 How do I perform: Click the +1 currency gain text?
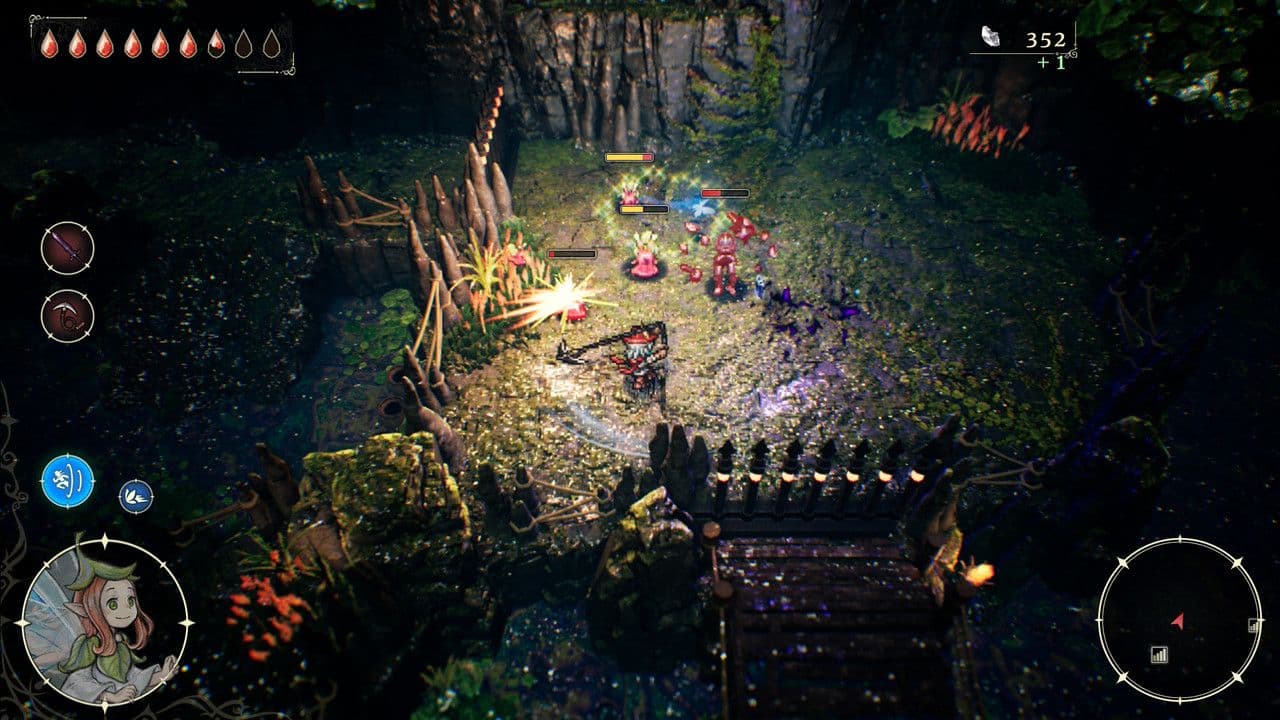click(1052, 62)
